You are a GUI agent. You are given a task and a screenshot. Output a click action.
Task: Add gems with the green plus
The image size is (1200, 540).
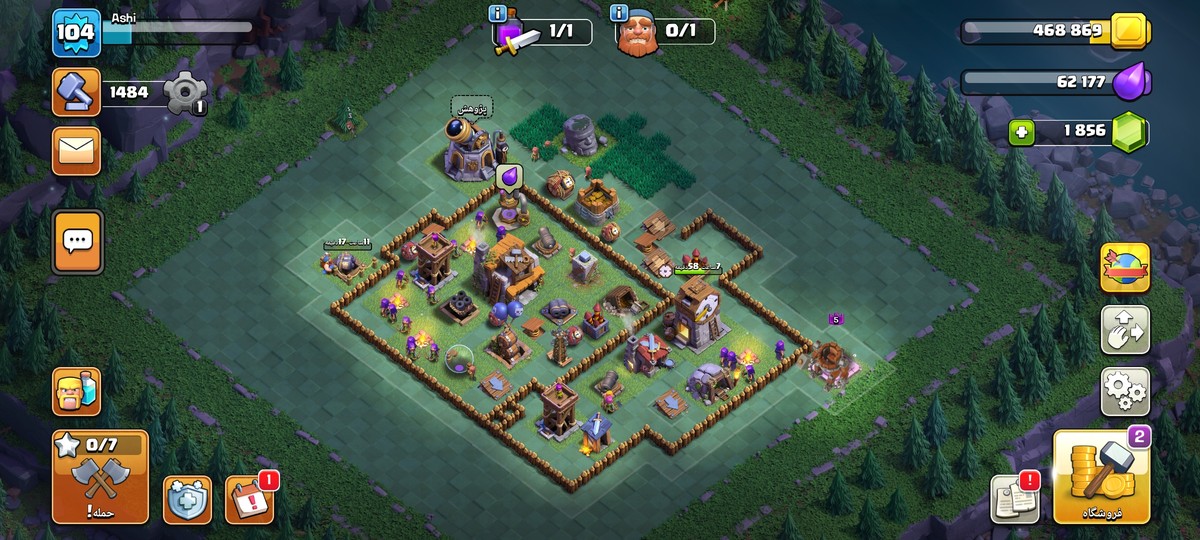coord(1021,131)
